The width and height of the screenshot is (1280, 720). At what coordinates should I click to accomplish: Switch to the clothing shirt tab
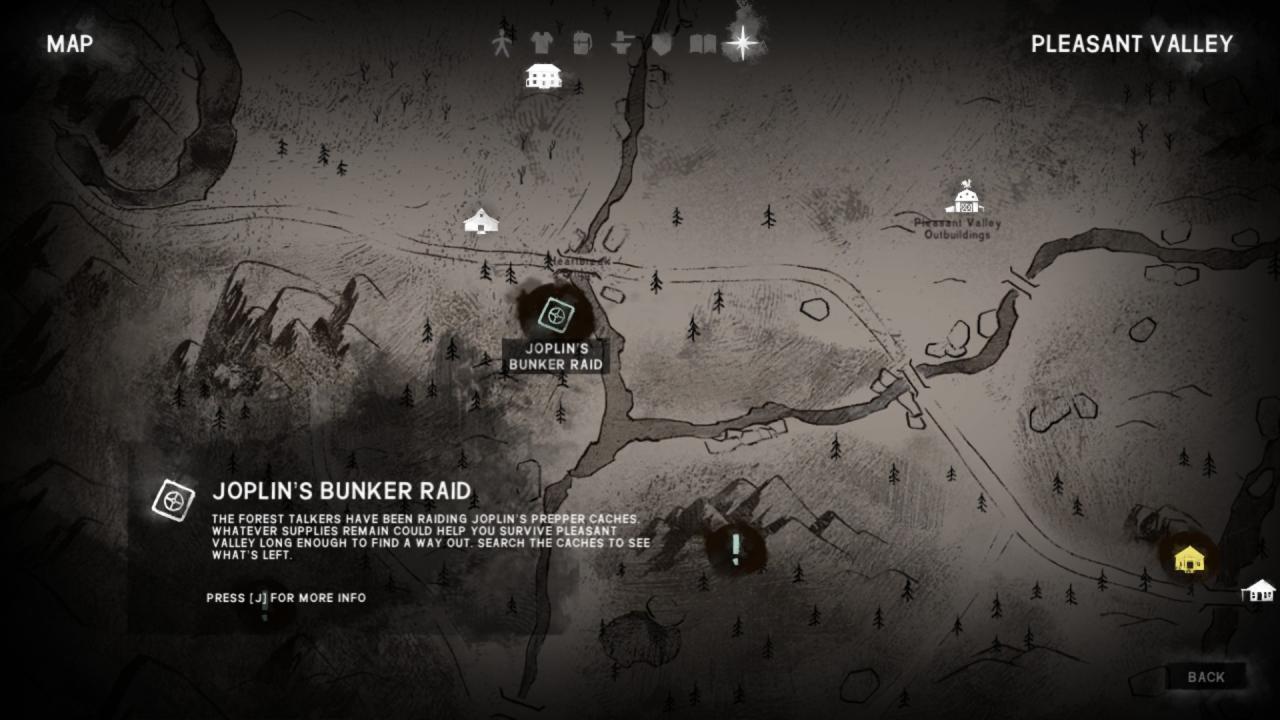(x=541, y=43)
